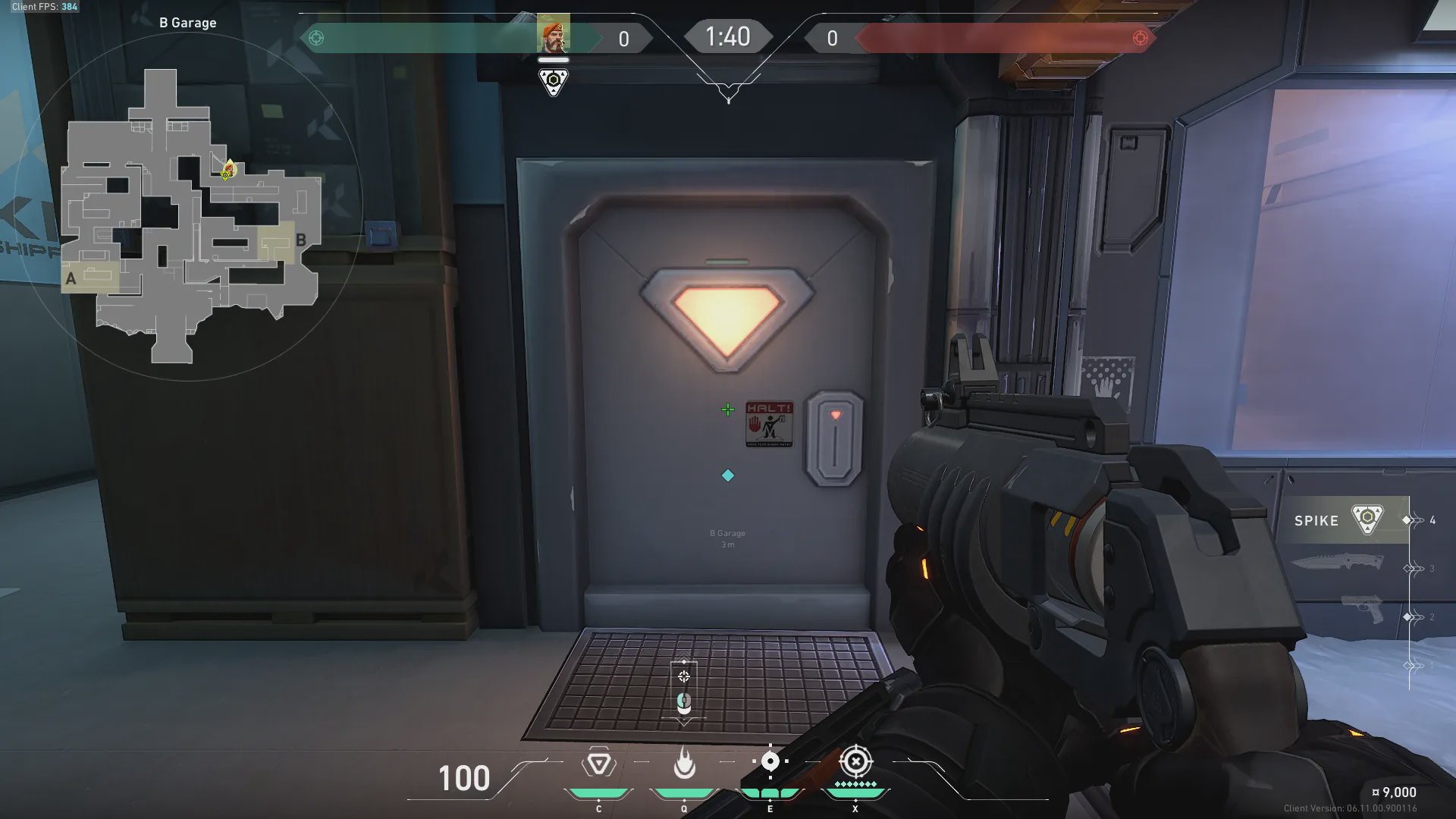Activate the Incendiary flame ability icon
The image size is (1456, 819).
click(684, 763)
